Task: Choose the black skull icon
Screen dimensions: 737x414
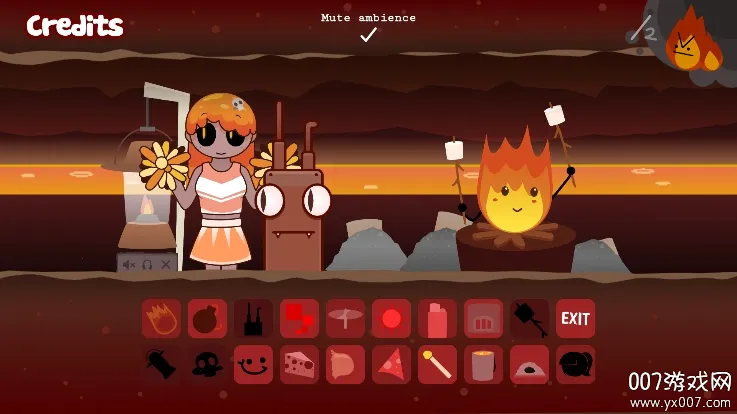Action: click(x=207, y=365)
